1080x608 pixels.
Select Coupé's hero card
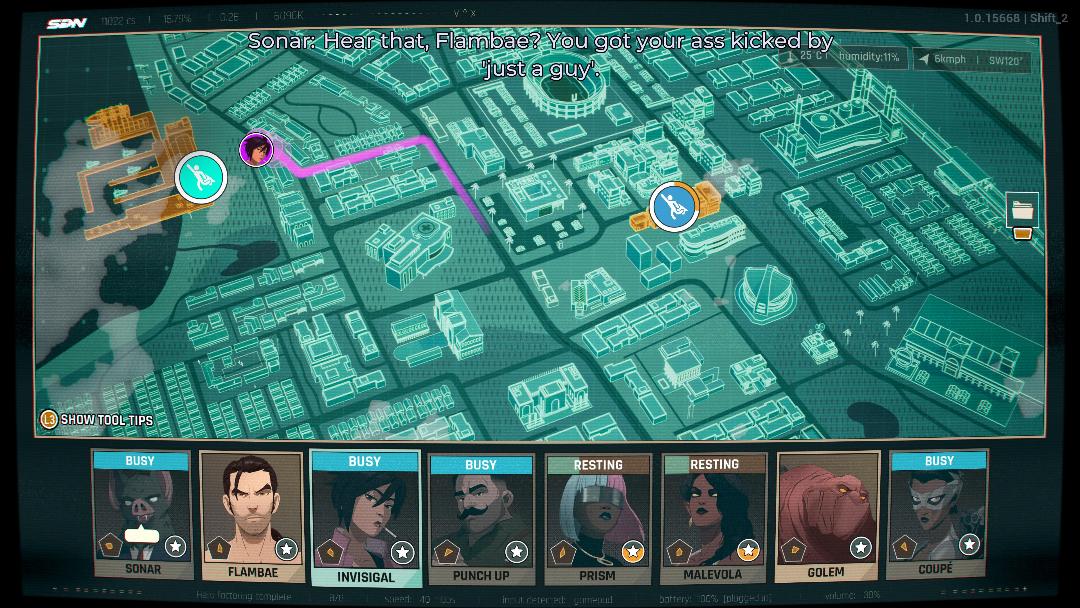(937, 515)
